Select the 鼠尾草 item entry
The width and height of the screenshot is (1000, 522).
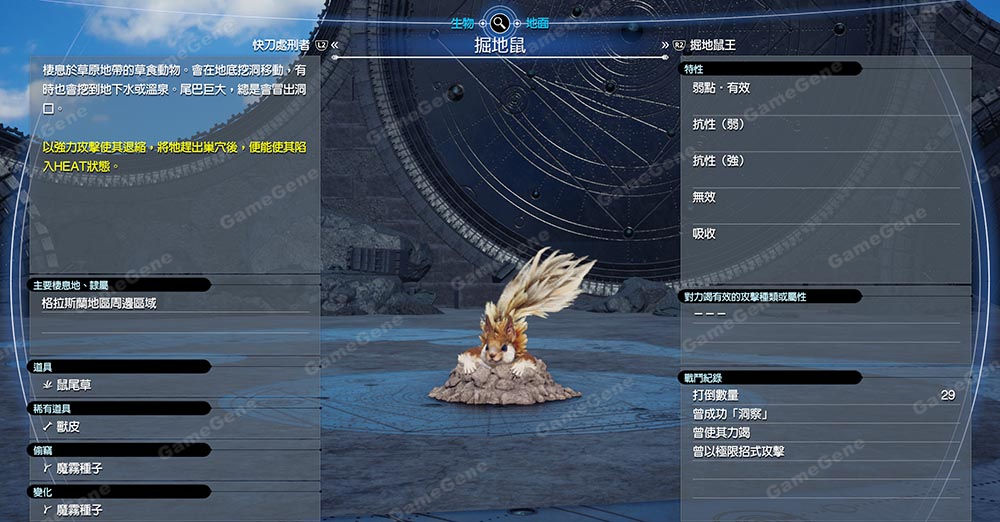pyautogui.click(x=73, y=385)
